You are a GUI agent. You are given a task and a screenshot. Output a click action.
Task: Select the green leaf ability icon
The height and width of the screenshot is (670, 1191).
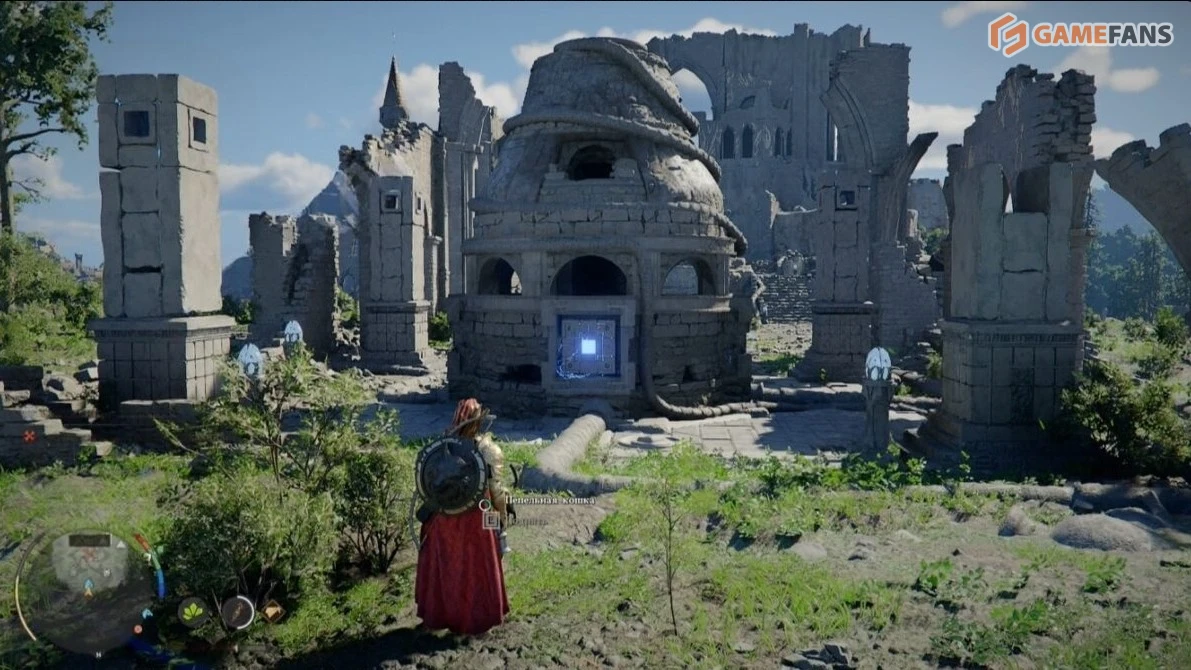(x=192, y=611)
